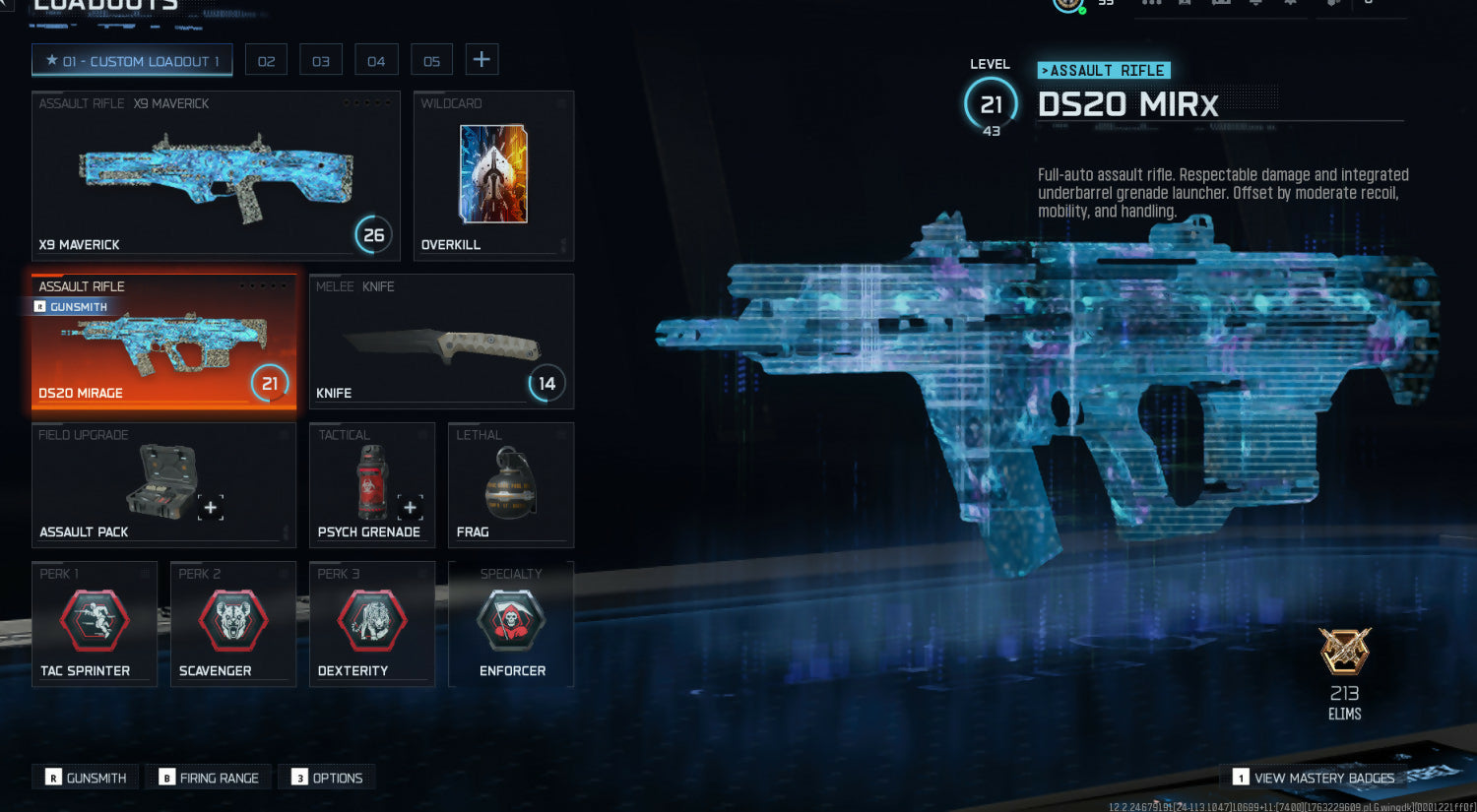This screenshot has width=1477, height=812.
Task: Open the Assault Pack field upgrade slot
Action: (x=163, y=484)
